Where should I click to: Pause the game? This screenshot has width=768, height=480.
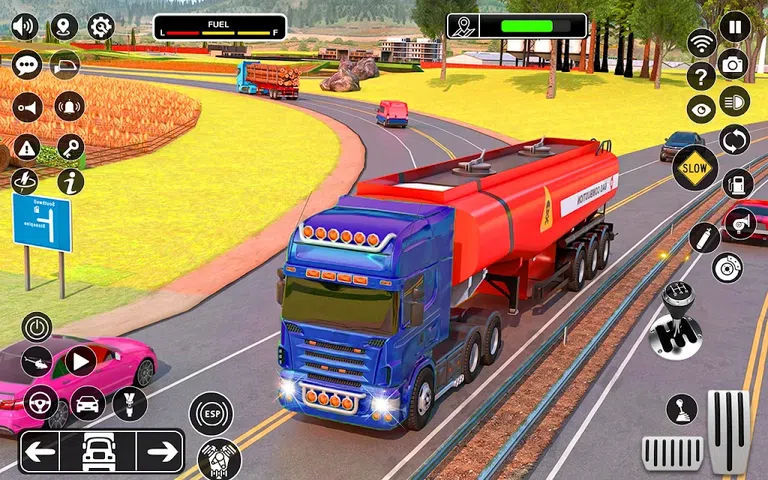point(734,26)
